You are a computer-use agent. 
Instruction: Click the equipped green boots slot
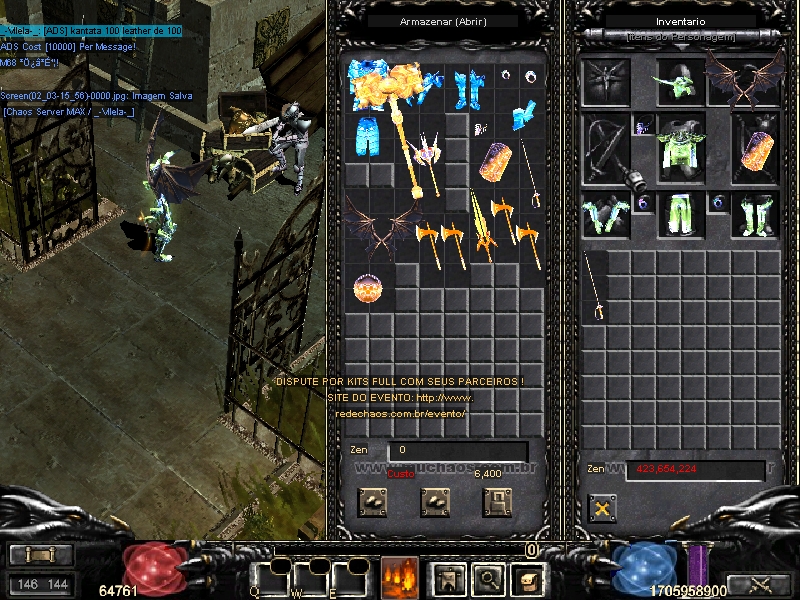pyautogui.click(x=753, y=214)
